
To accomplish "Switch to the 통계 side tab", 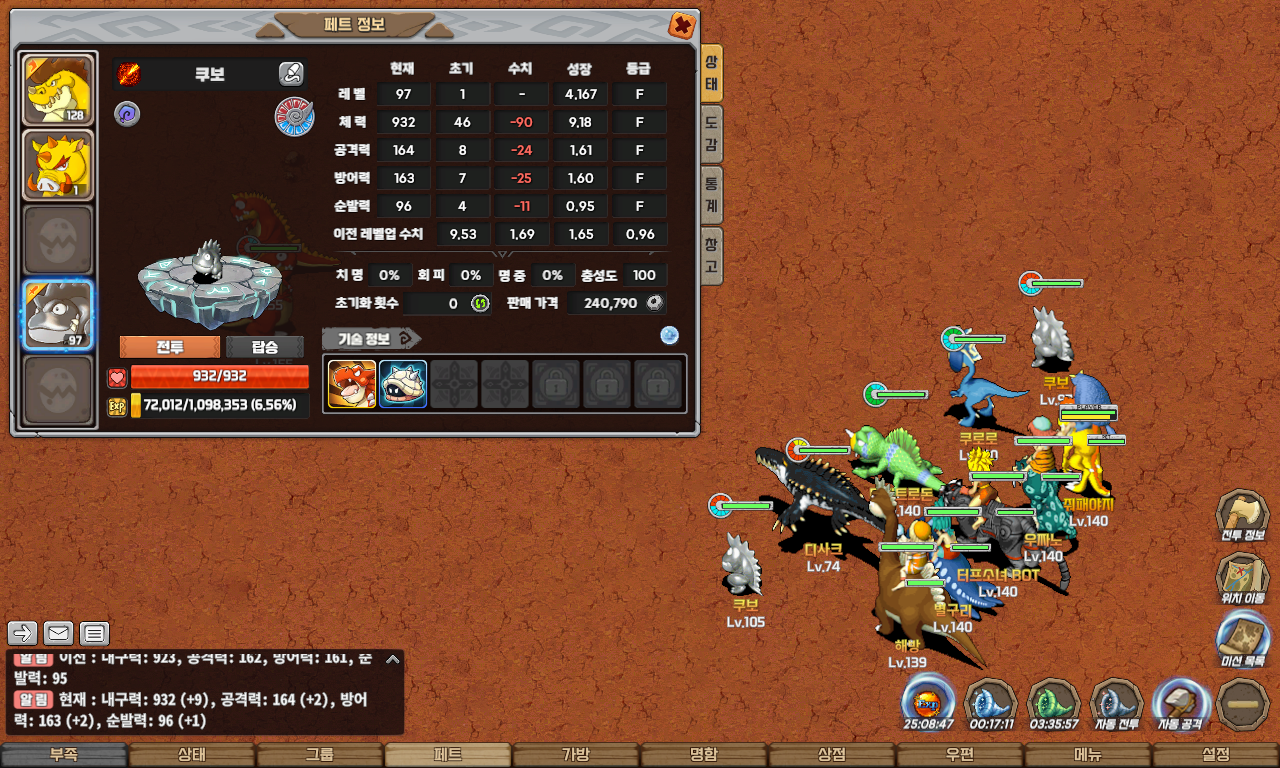I will click(711, 196).
